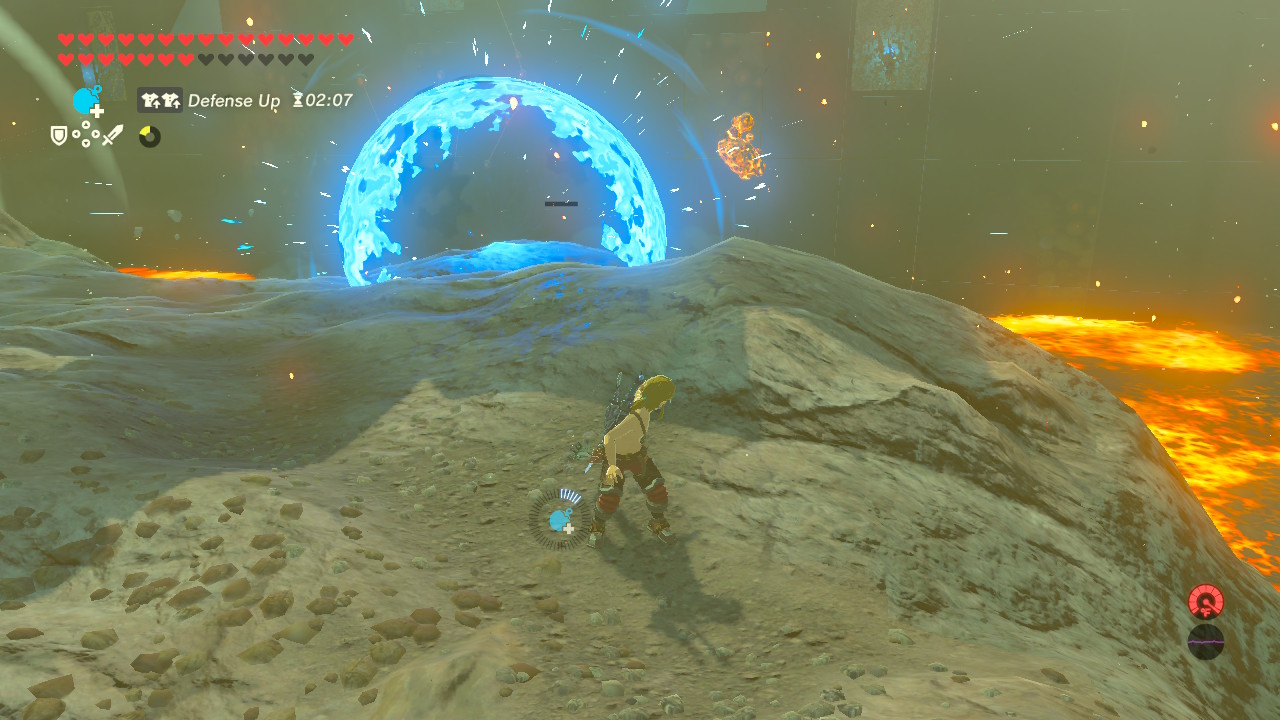Click the Defense Up armor buff icons
1280x720 pixels.
point(160,101)
